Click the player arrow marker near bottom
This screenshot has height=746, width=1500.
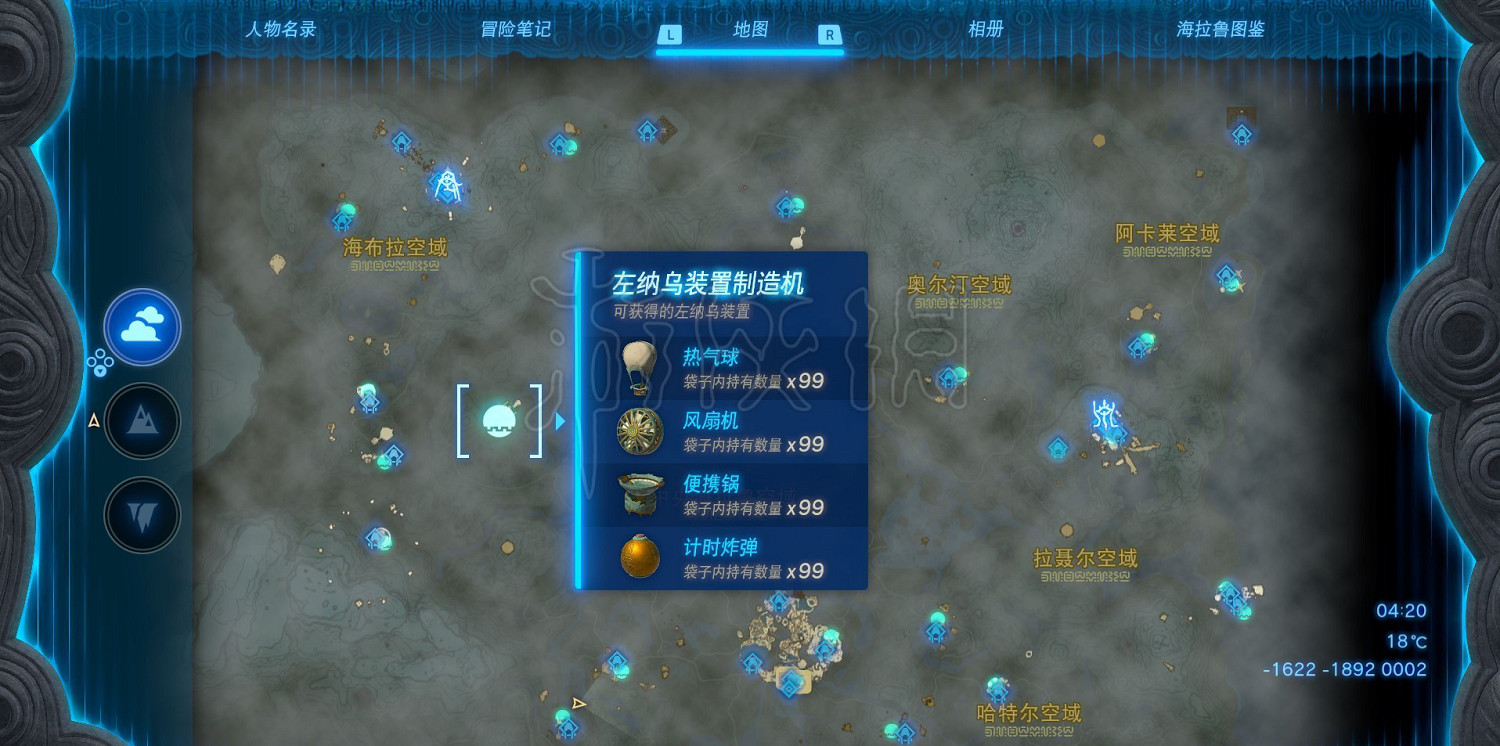pos(578,703)
